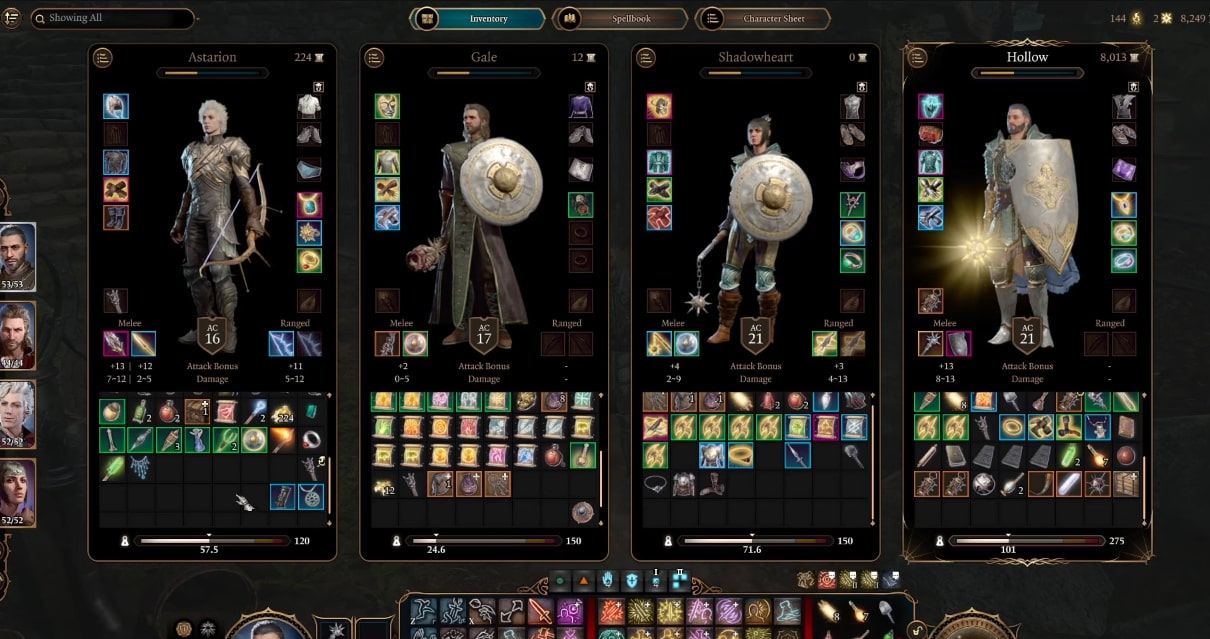Click Hollow's melee main-hand weapon slot
This screenshot has height=639, width=1210.
[x=931, y=344]
